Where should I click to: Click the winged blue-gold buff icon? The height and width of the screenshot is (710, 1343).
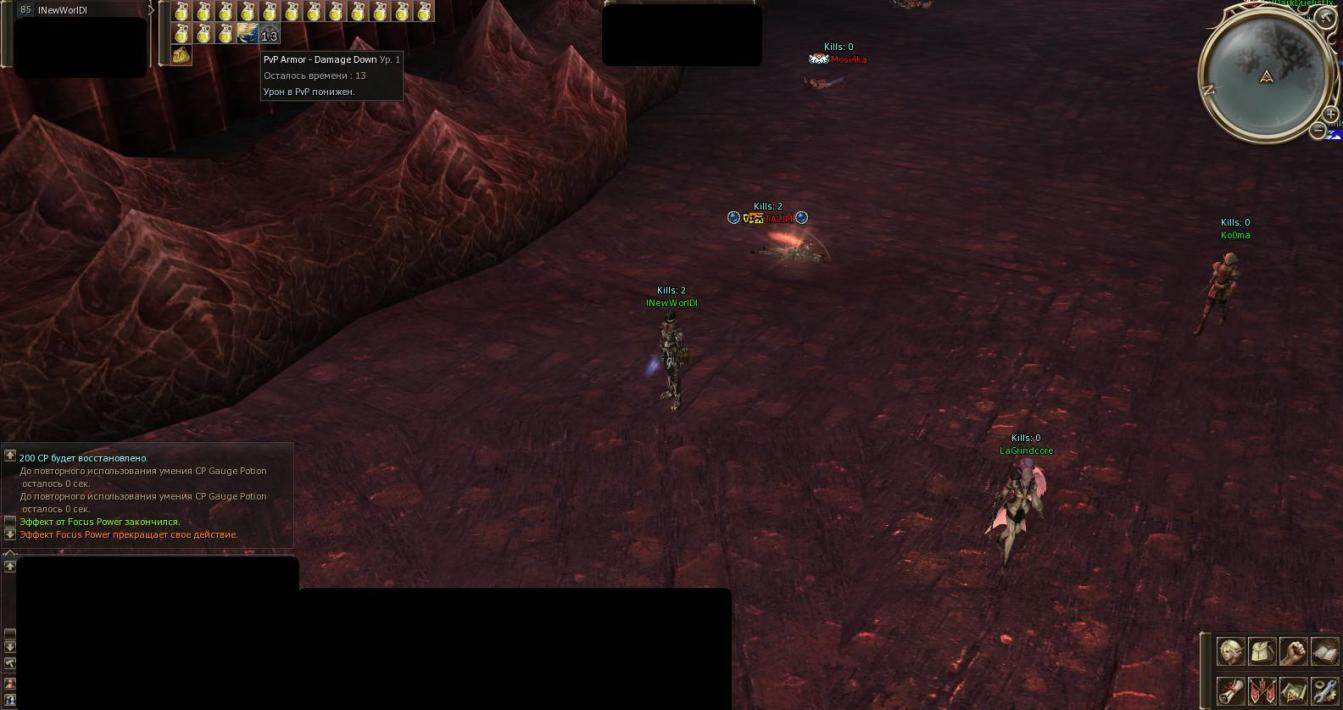tap(247, 34)
